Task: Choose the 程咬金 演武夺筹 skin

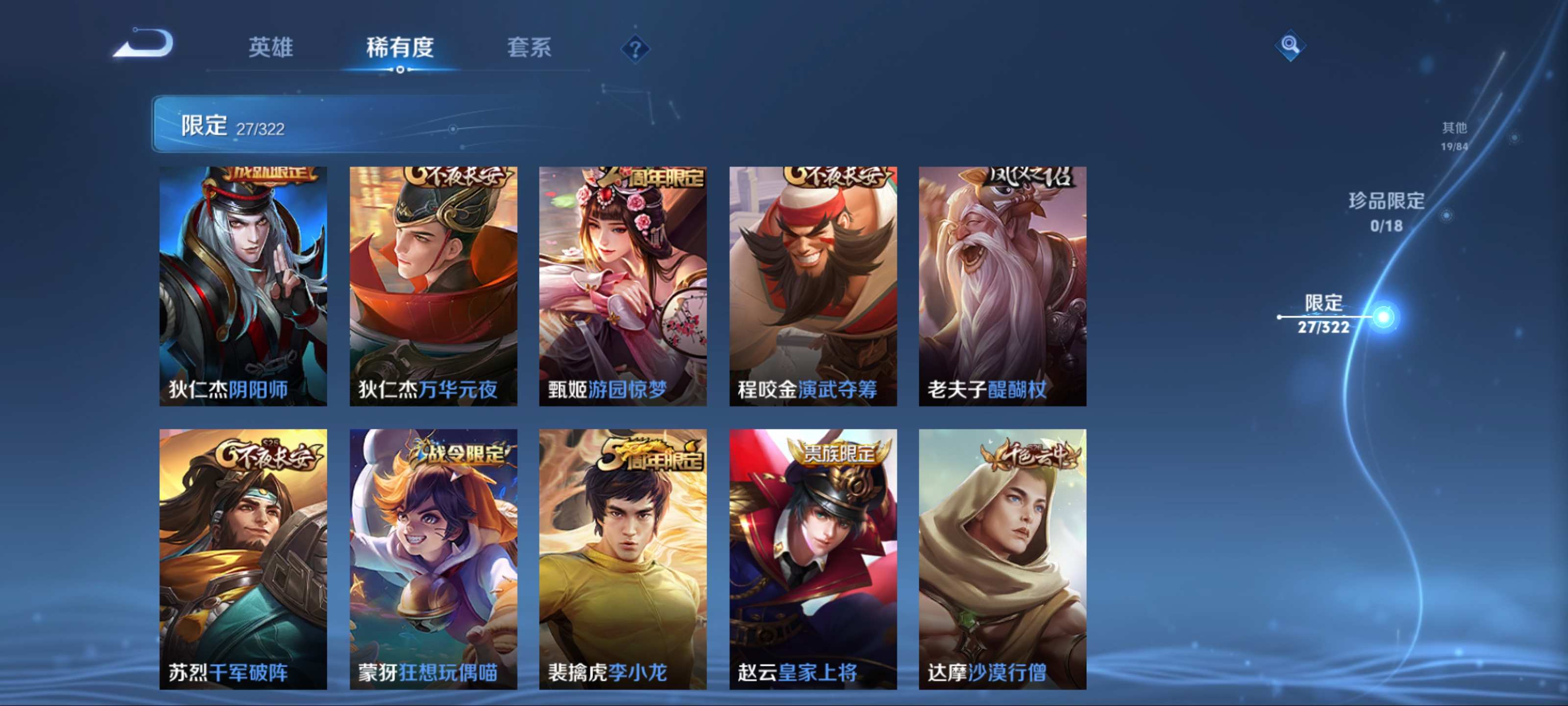Action: (x=812, y=286)
